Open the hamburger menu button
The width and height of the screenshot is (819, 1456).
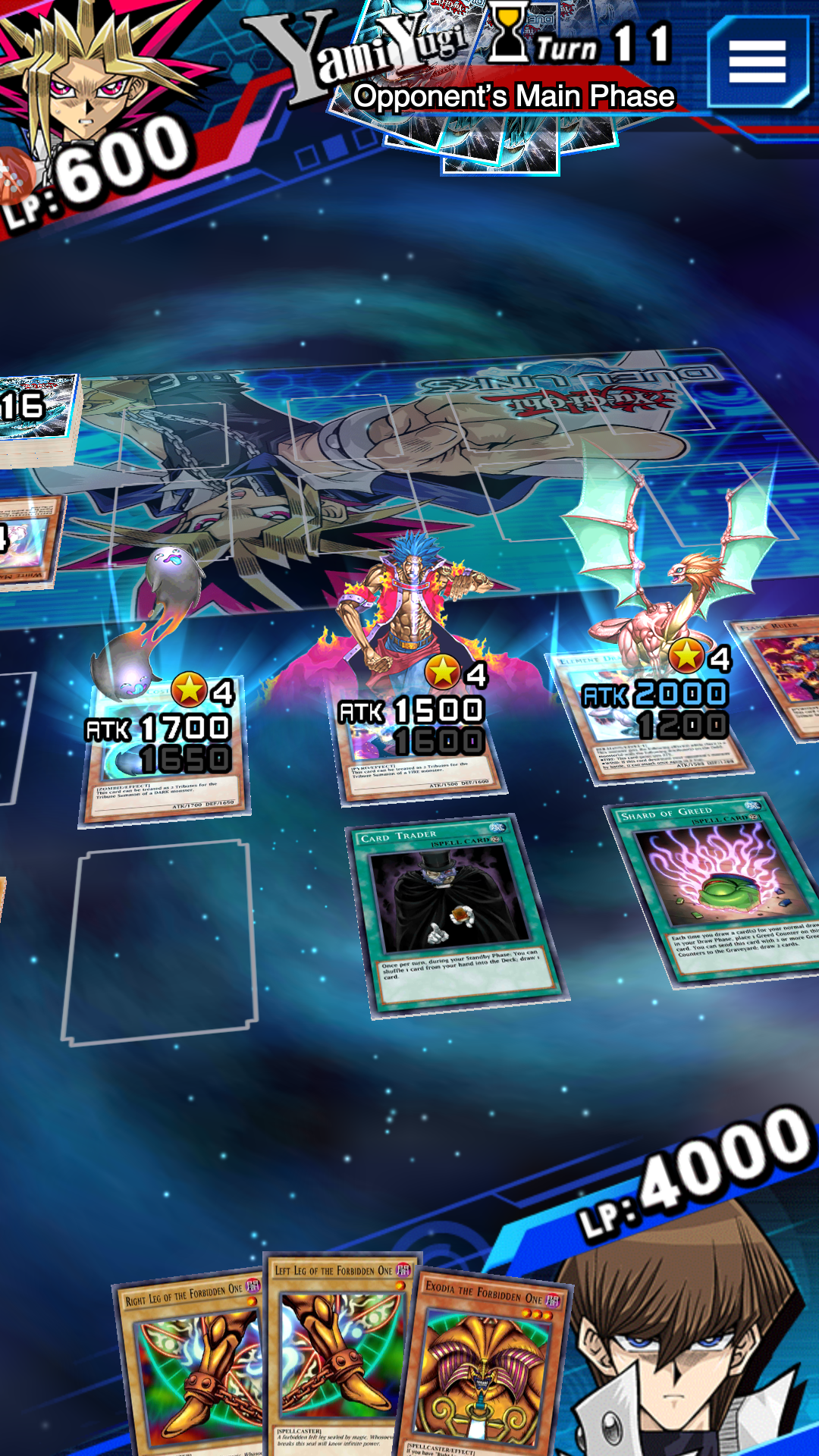[x=757, y=62]
